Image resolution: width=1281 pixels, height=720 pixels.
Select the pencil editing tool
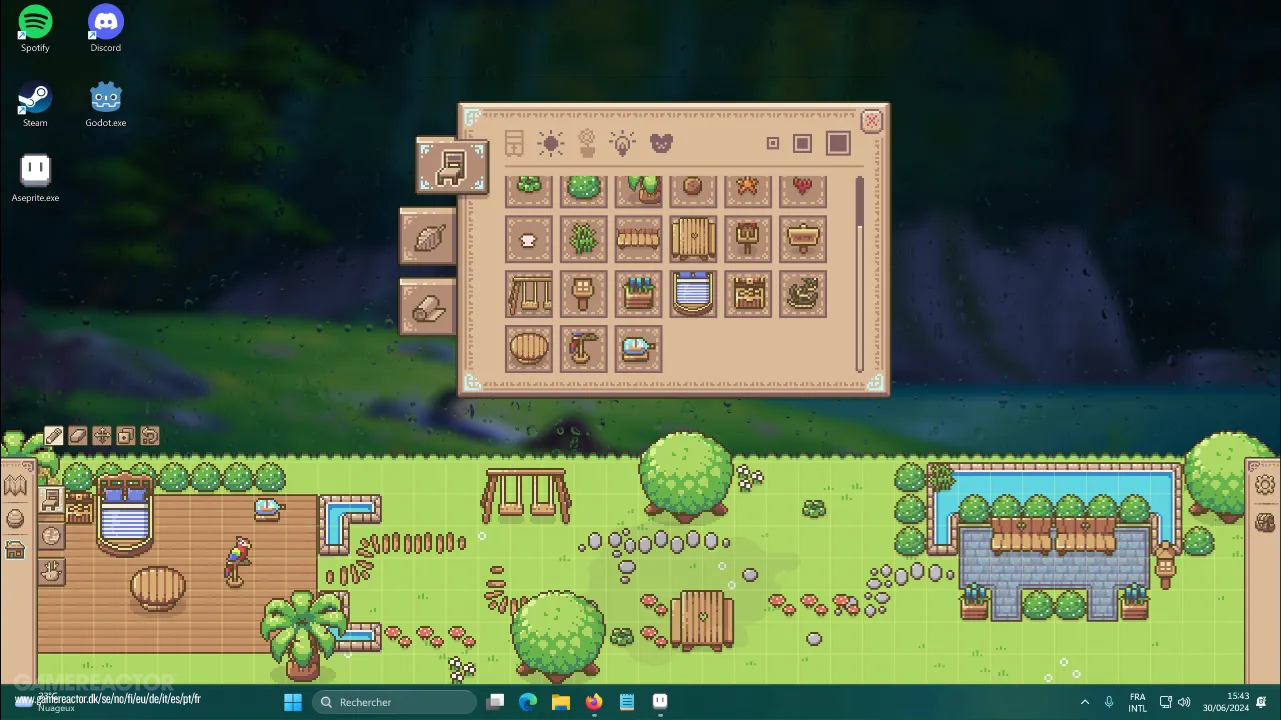(53, 436)
